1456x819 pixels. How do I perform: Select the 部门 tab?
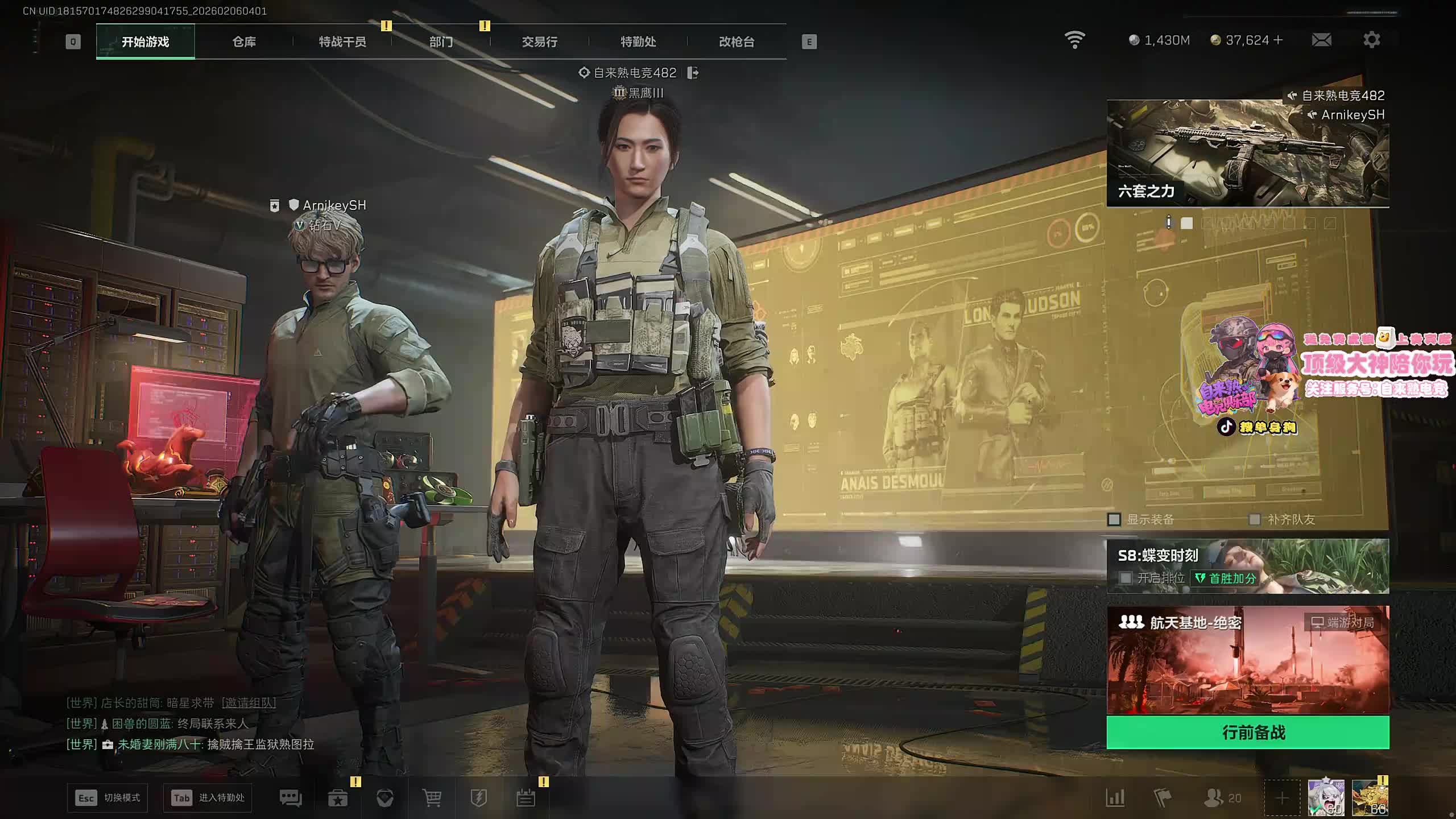coord(441,42)
